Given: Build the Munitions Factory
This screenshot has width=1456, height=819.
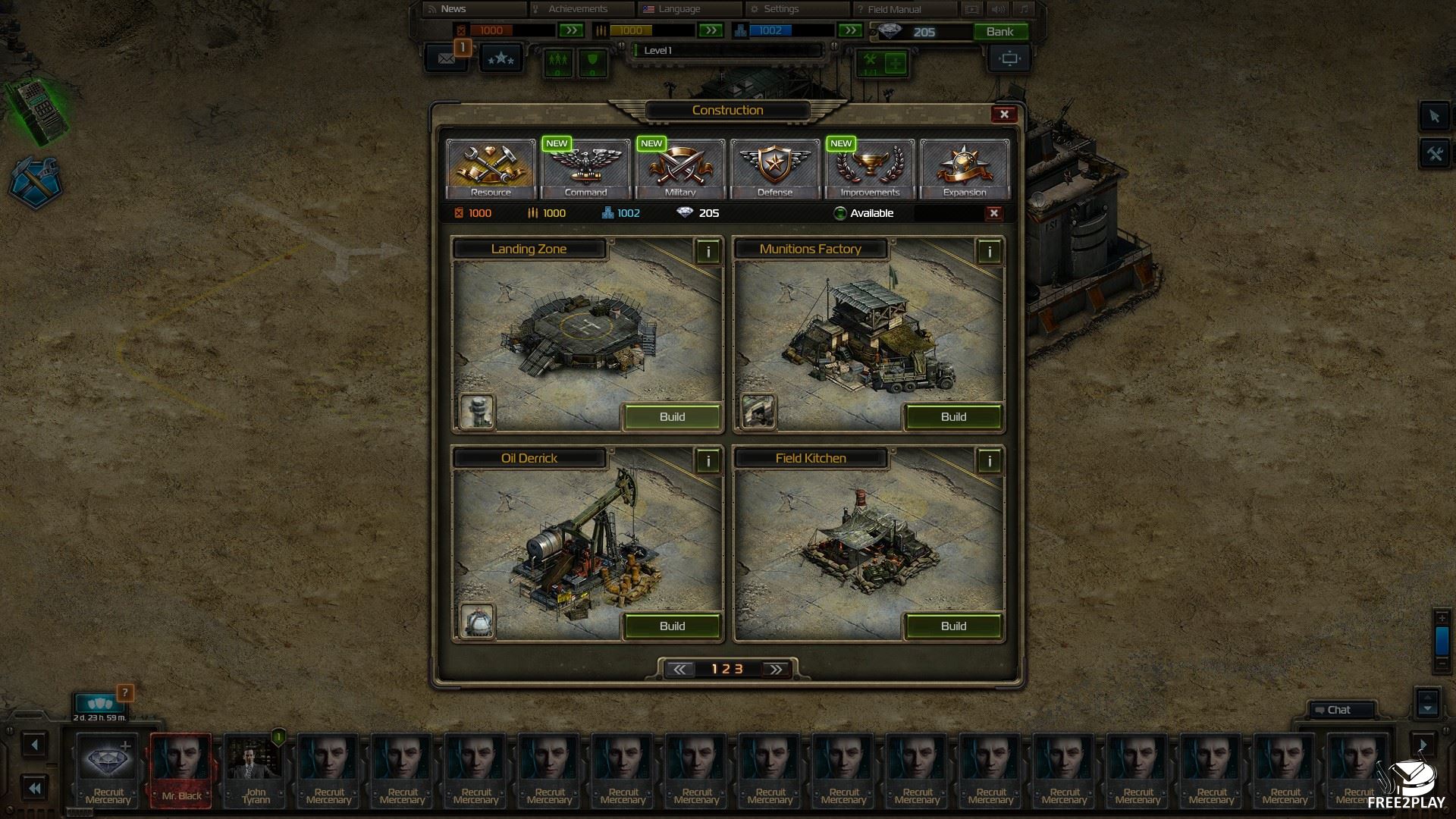Looking at the screenshot, I should click(953, 417).
